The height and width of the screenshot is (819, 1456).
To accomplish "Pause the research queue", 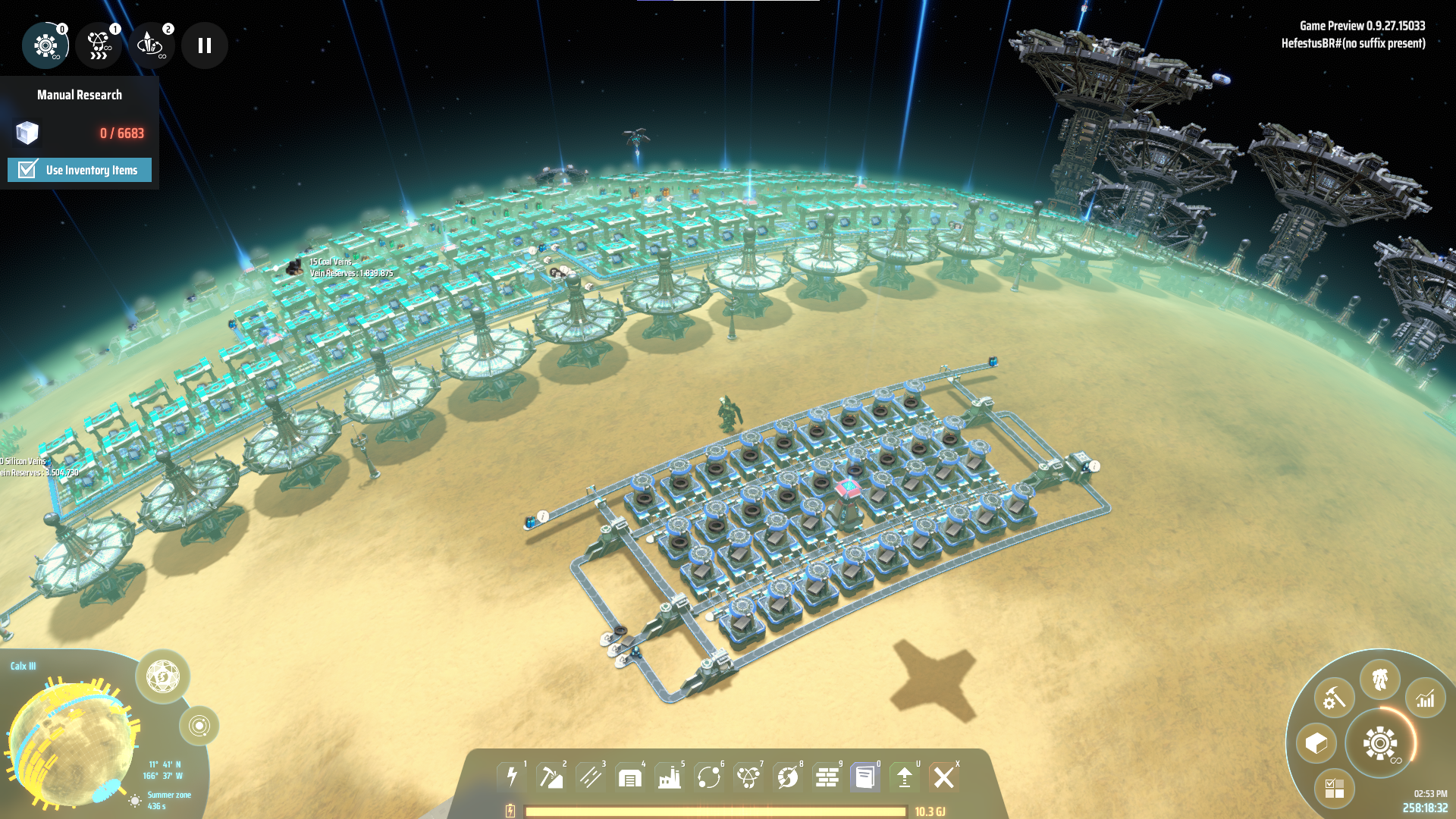I will 204,45.
